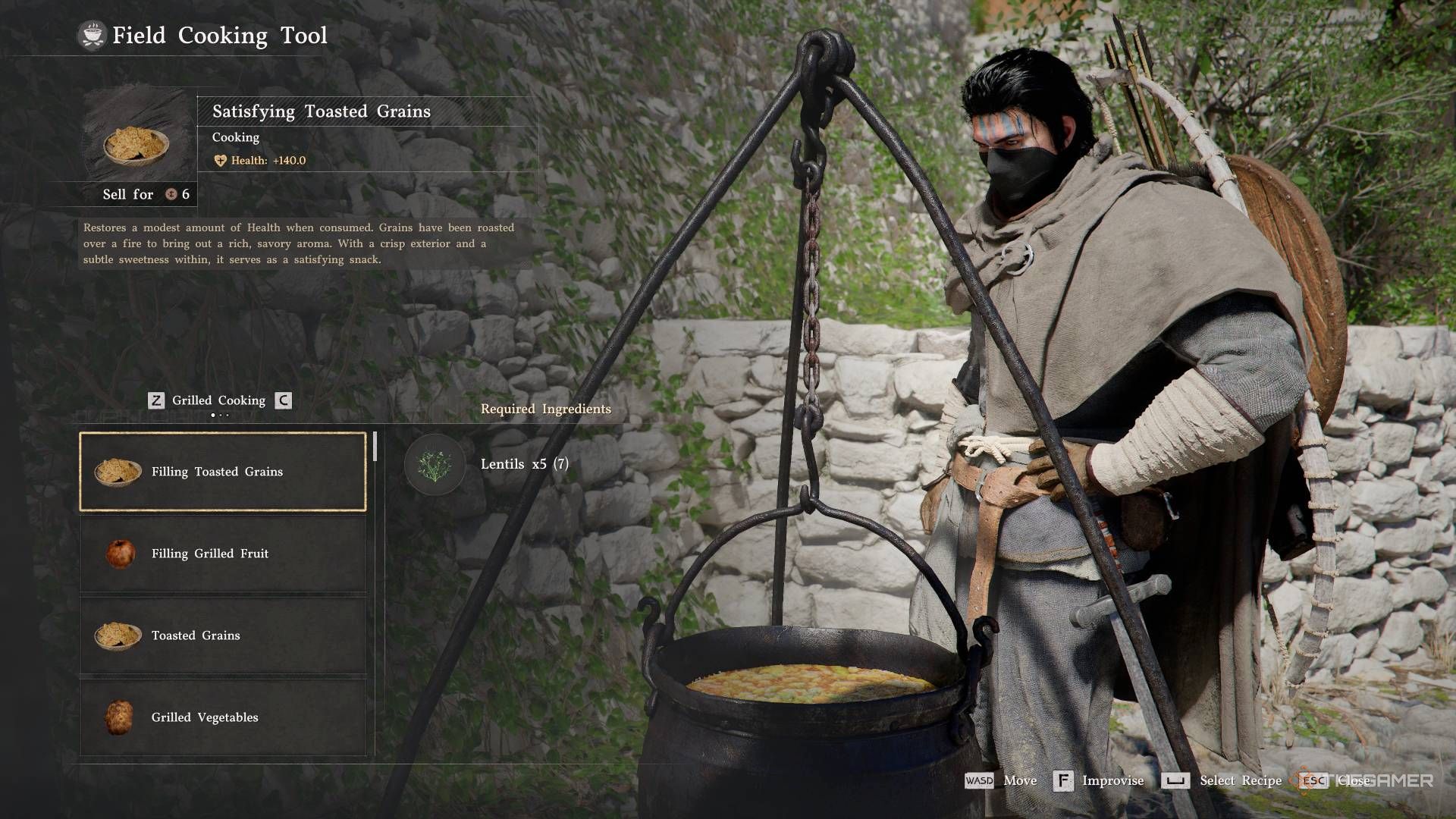Click the Satisfying Toasted Grains dish image
Viewport: 1456px width, 819px height.
tap(136, 144)
